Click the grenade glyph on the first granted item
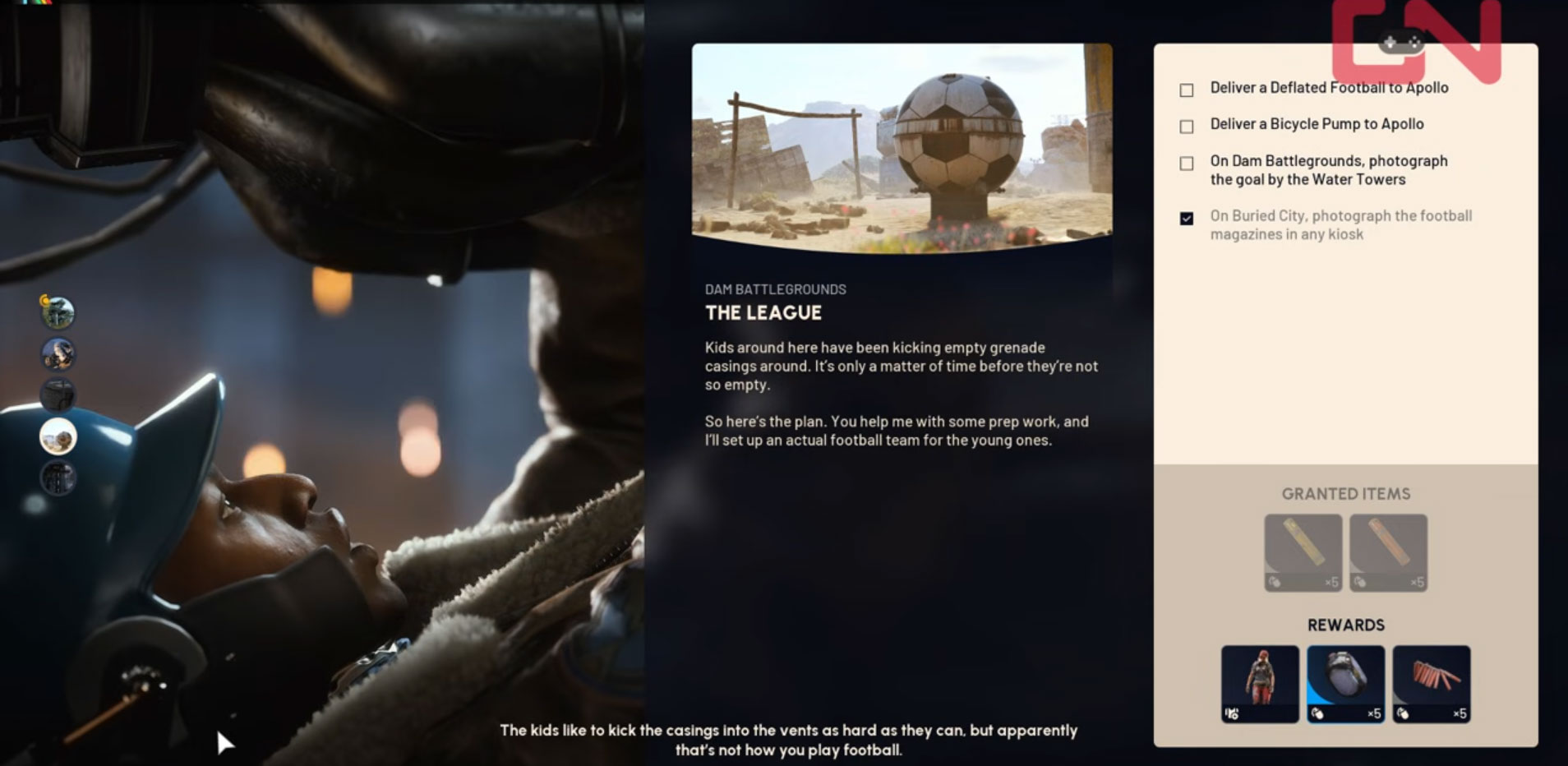The width and height of the screenshot is (1568, 766). click(x=1275, y=580)
